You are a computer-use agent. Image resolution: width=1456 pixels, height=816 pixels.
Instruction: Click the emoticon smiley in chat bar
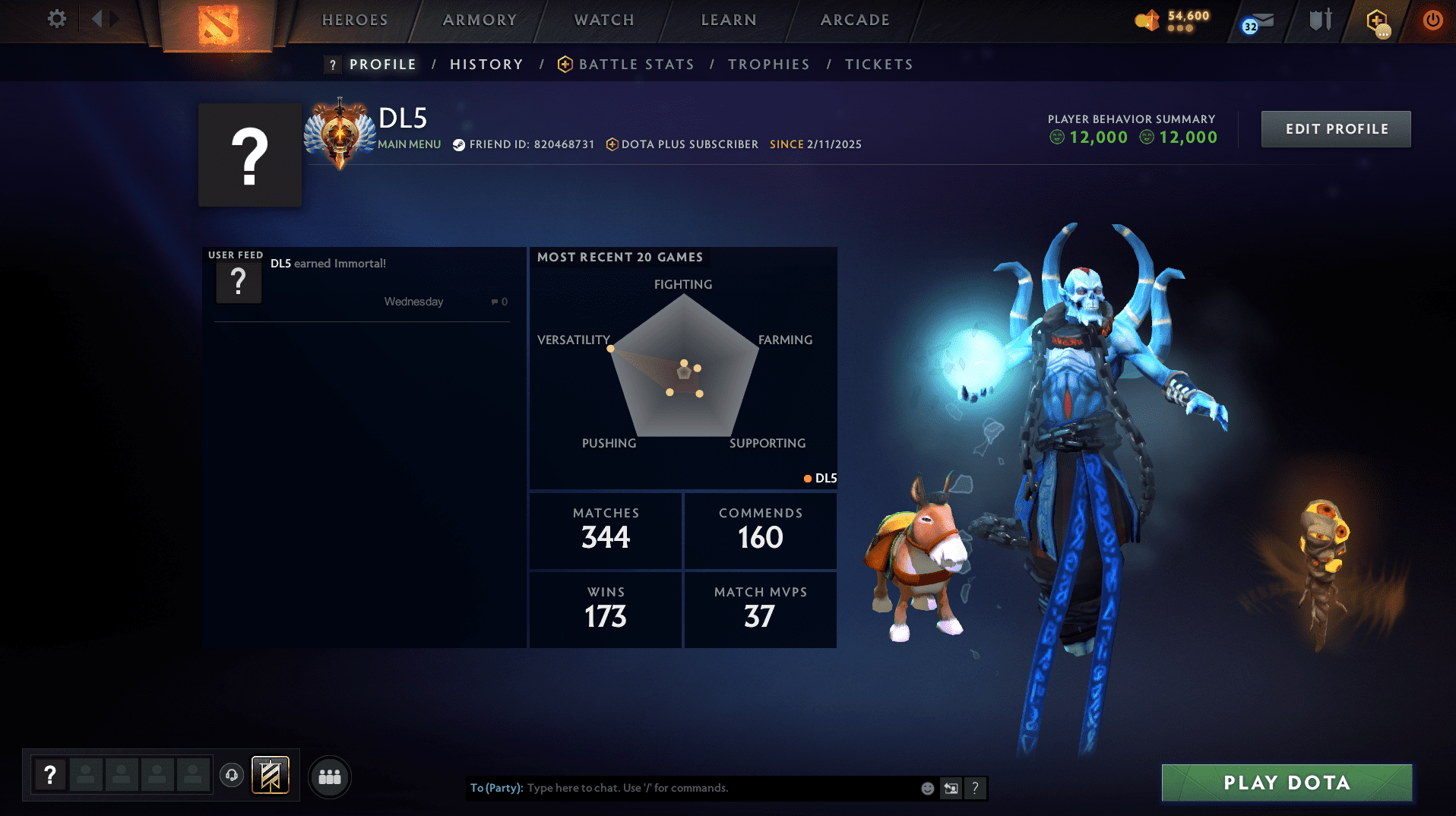pos(927,788)
